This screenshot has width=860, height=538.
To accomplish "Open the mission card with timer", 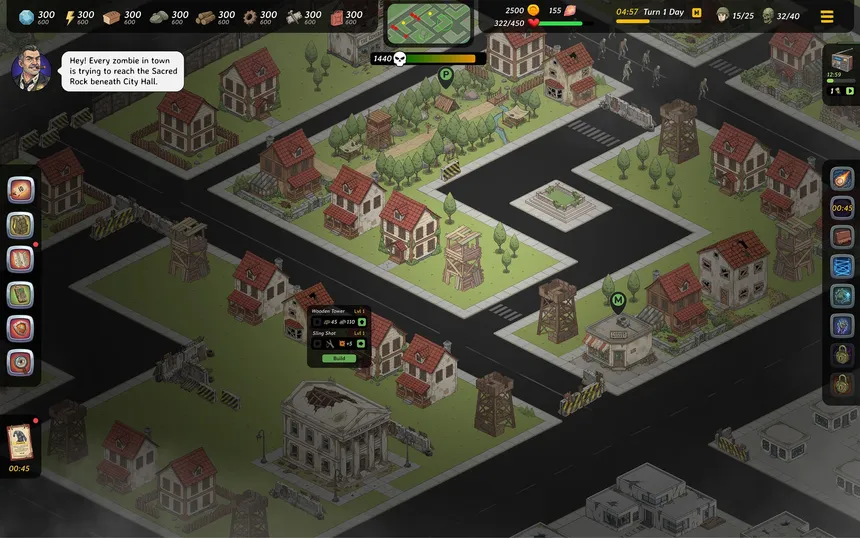I will [x=19, y=440].
